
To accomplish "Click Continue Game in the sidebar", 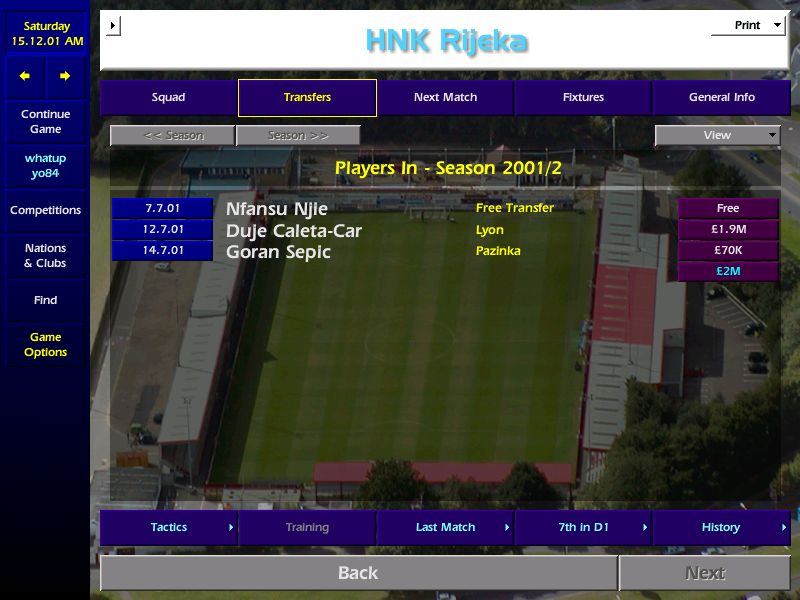I will tap(45, 122).
